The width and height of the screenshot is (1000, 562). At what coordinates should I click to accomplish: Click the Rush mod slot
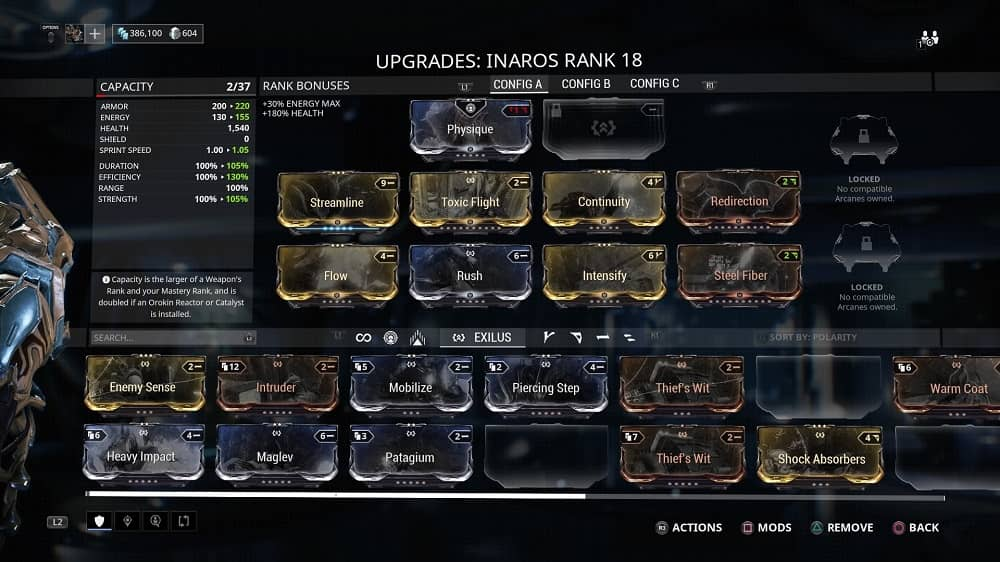coord(470,275)
